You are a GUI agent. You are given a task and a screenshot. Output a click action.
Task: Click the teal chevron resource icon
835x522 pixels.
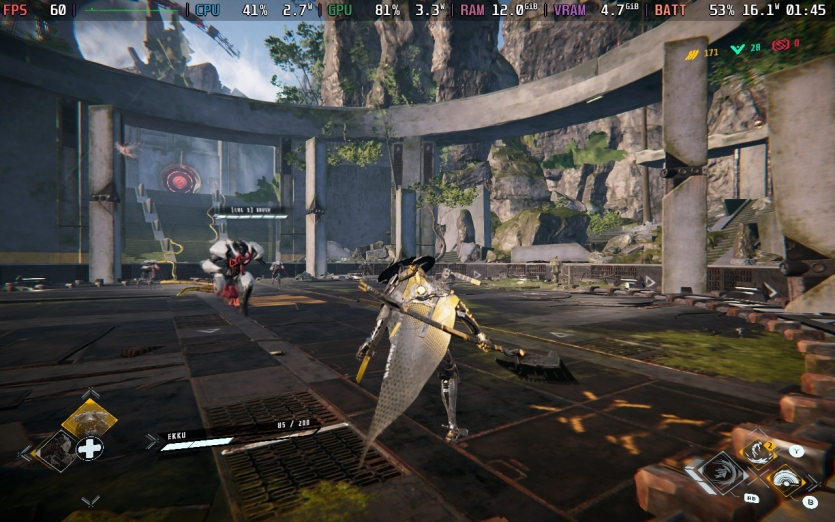click(x=738, y=48)
